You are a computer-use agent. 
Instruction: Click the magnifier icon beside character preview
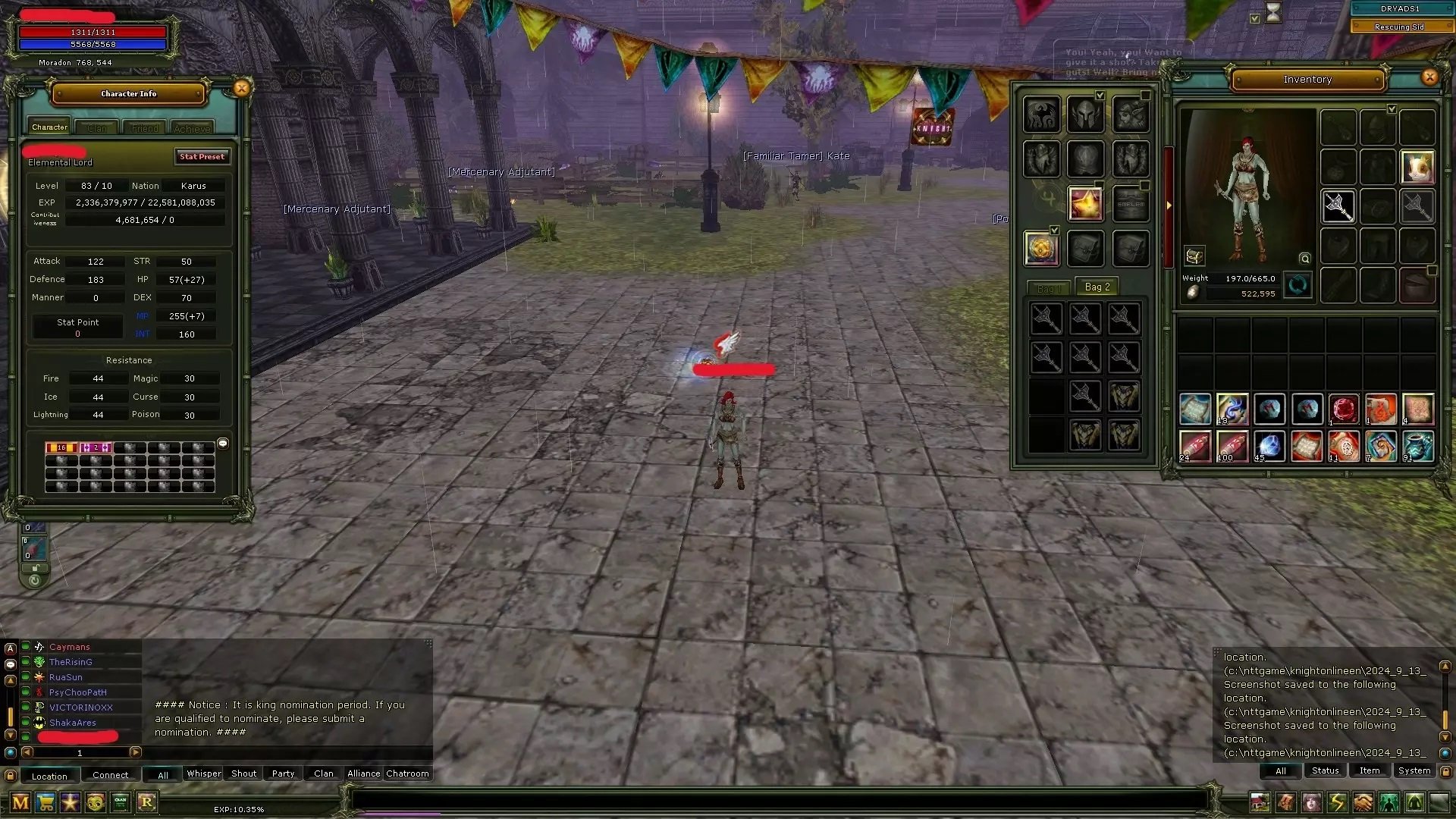1305,259
